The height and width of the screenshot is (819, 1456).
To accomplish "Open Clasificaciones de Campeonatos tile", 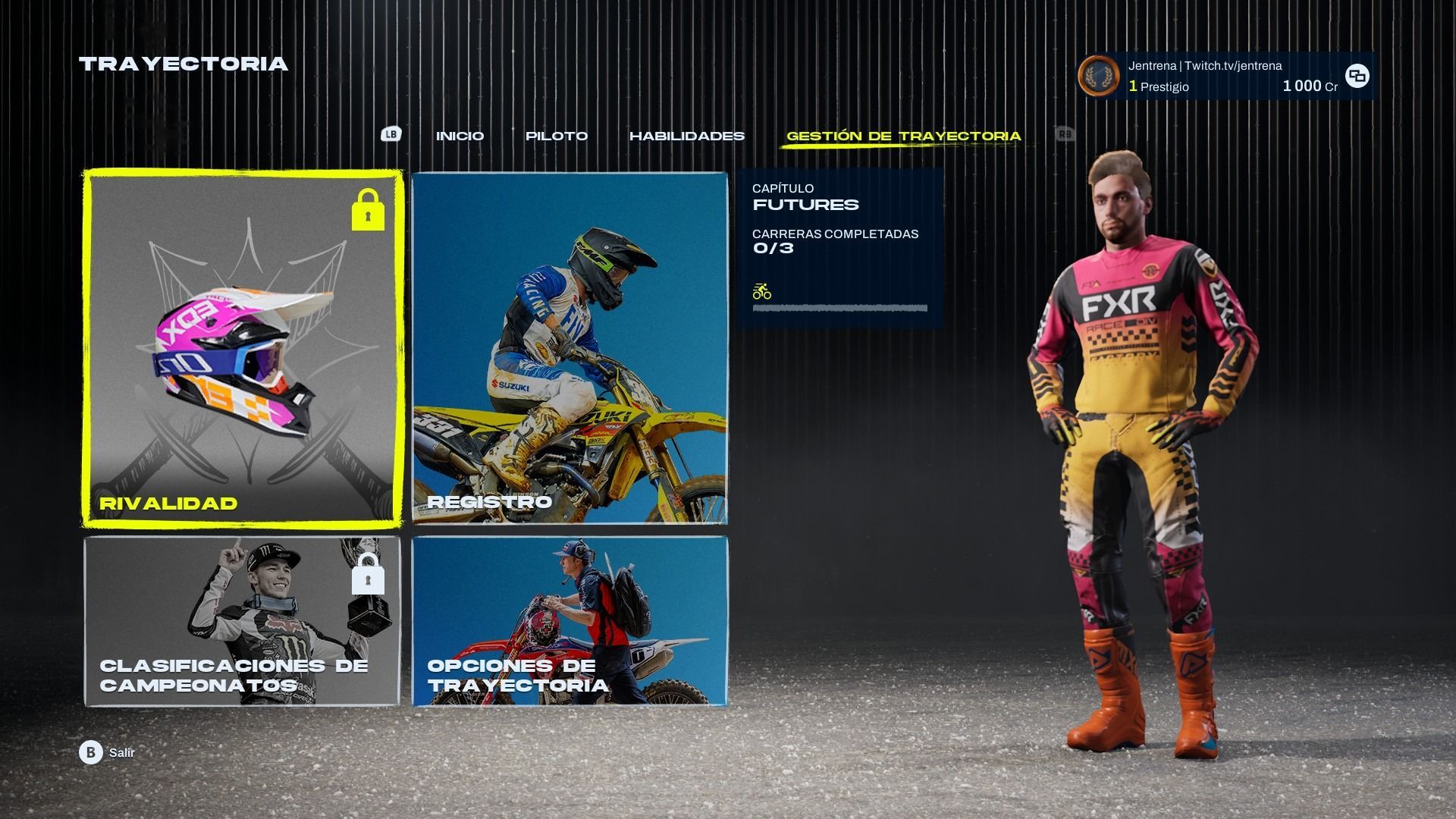I will [x=243, y=621].
